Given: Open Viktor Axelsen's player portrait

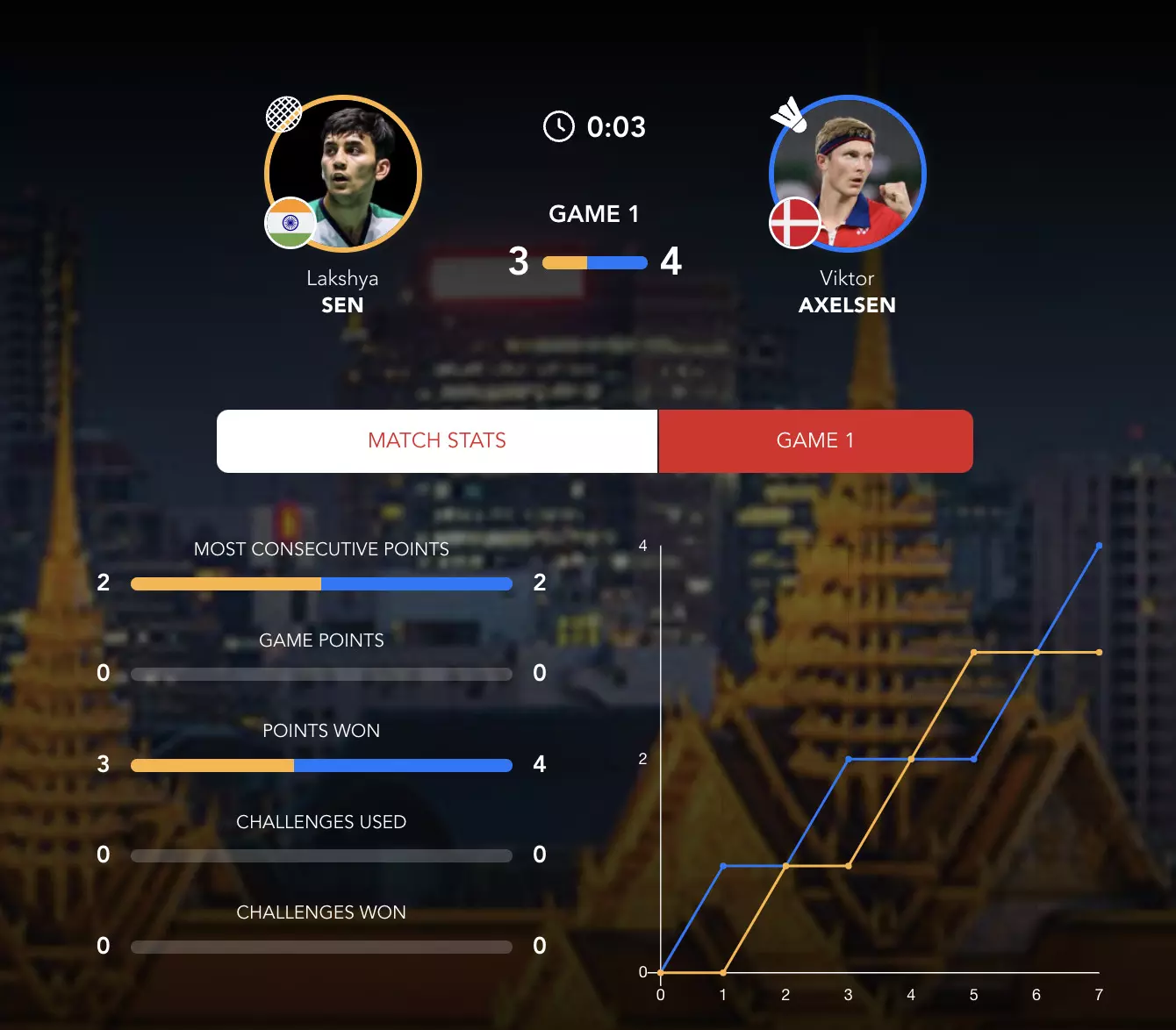Looking at the screenshot, I should pyautogui.click(x=848, y=174).
